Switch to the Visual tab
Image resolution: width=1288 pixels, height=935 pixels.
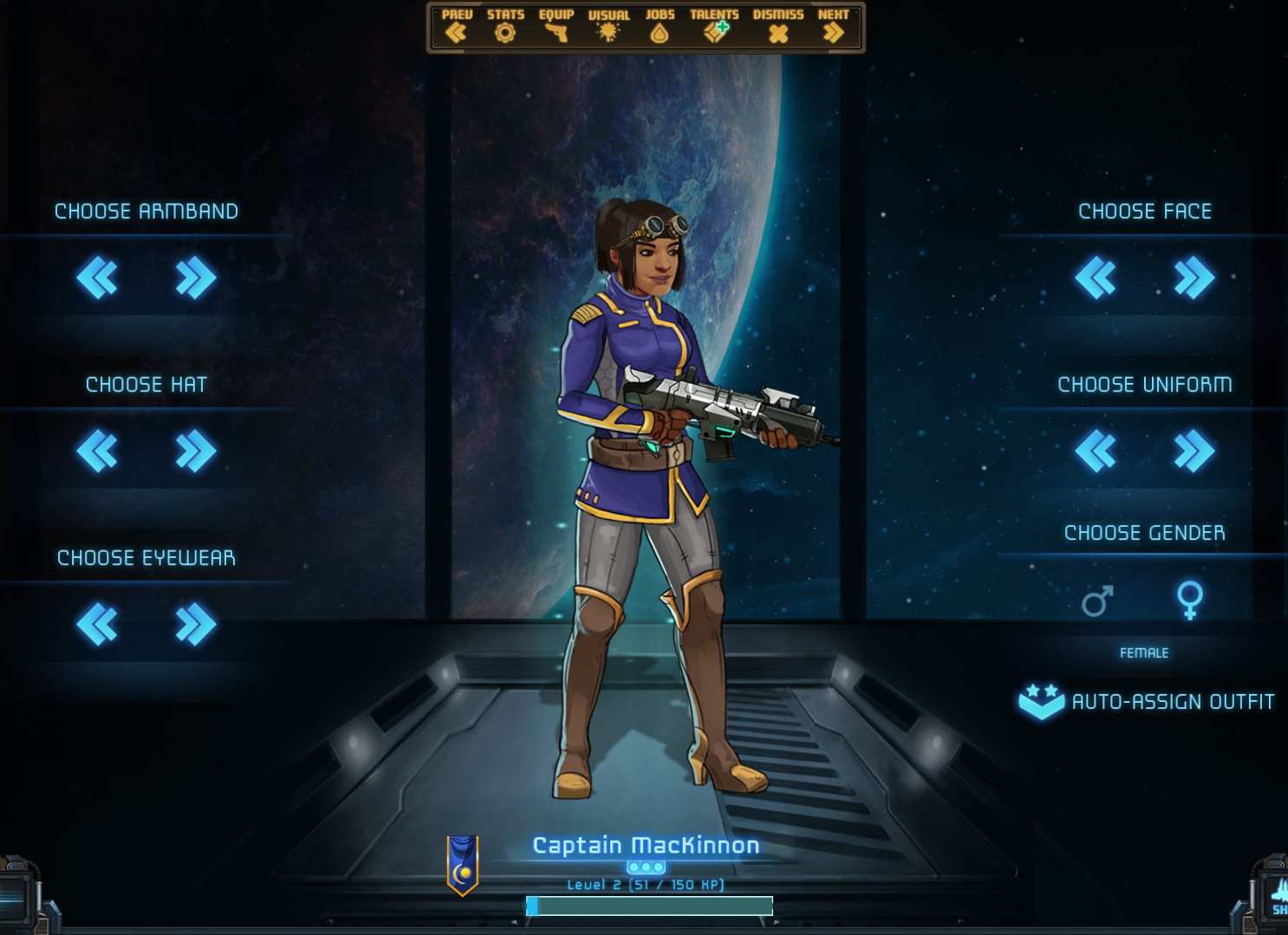(608, 27)
